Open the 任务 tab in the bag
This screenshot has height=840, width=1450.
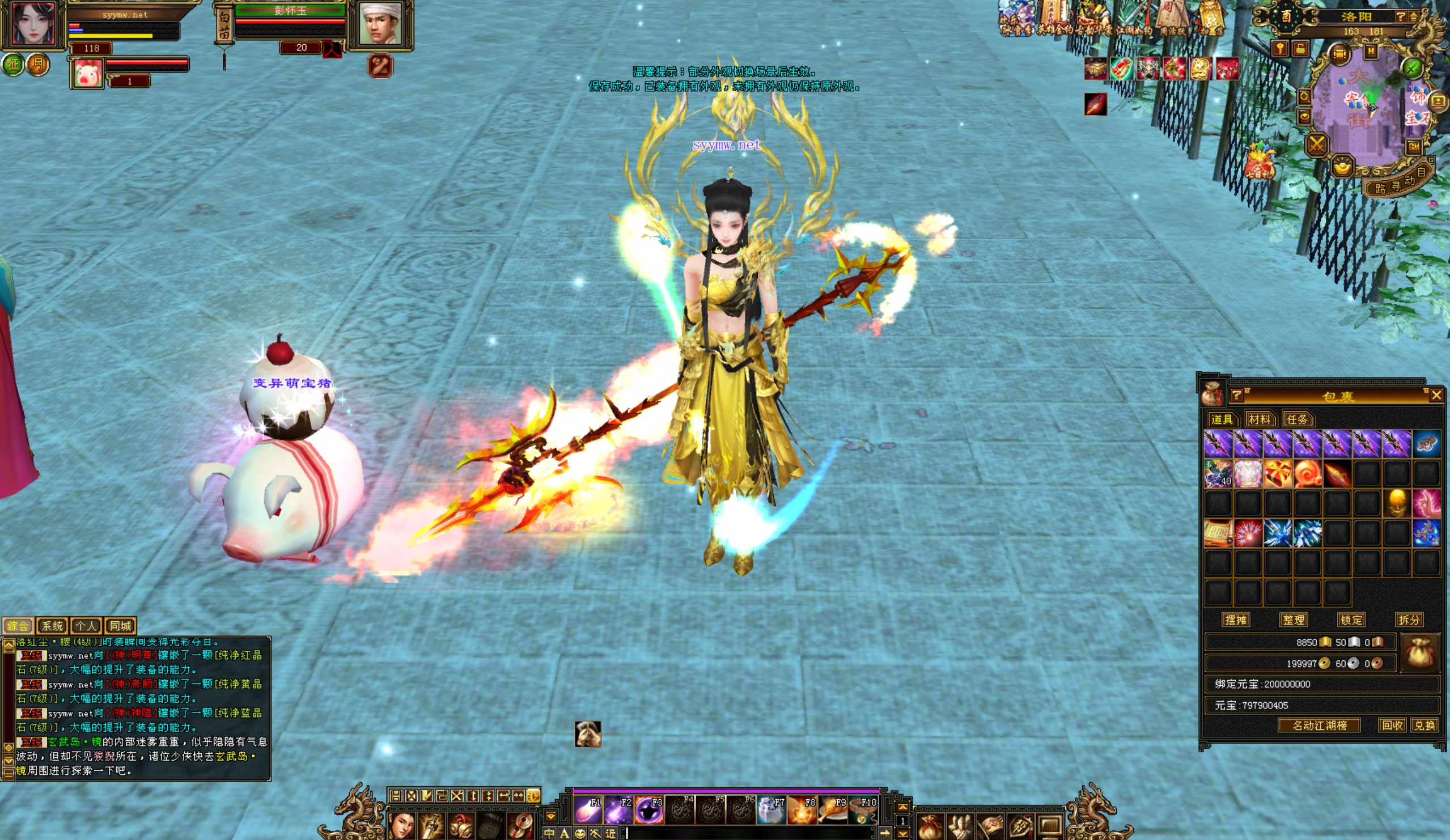(1297, 419)
